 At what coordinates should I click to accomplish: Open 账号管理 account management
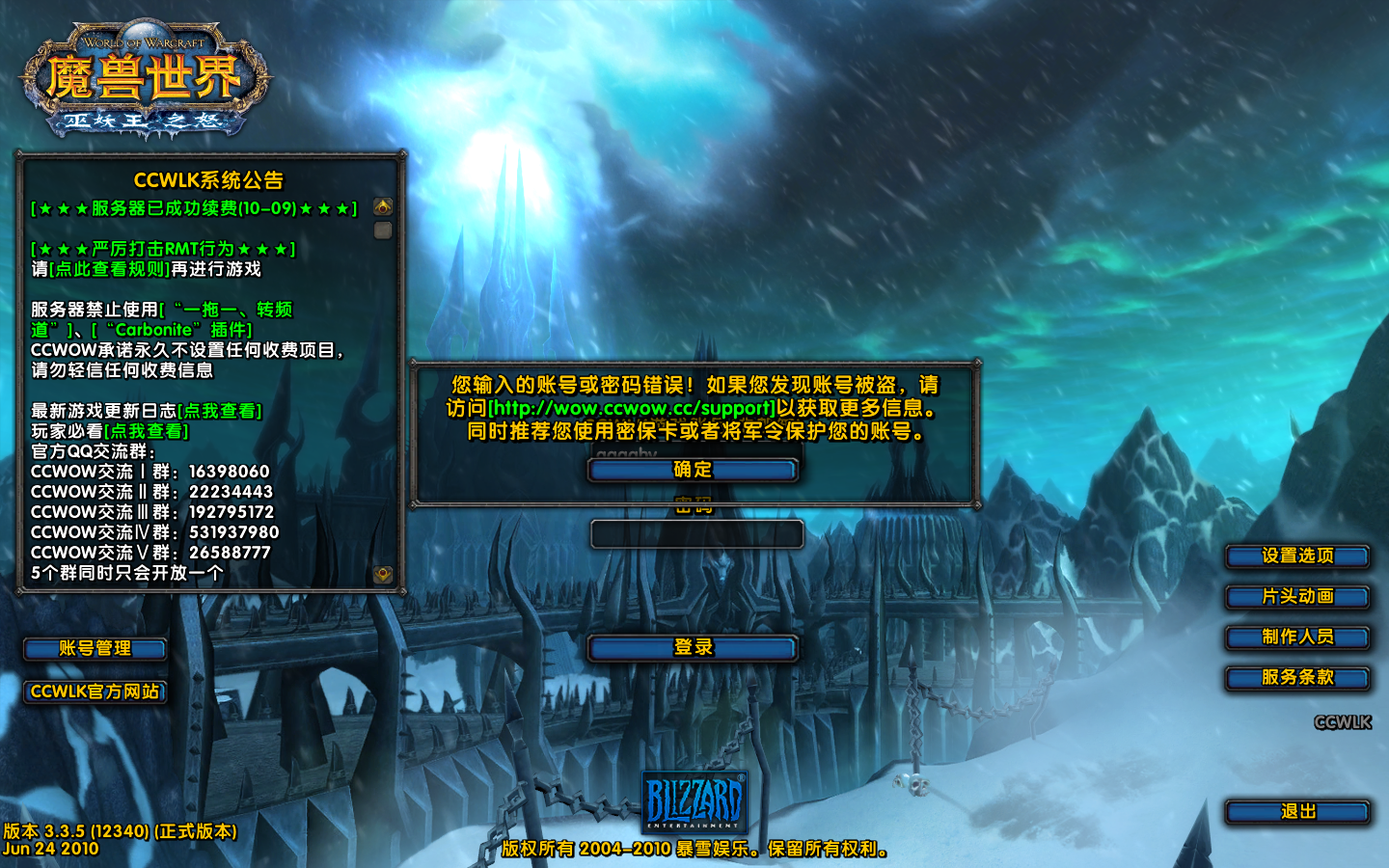[x=95, y=648]
